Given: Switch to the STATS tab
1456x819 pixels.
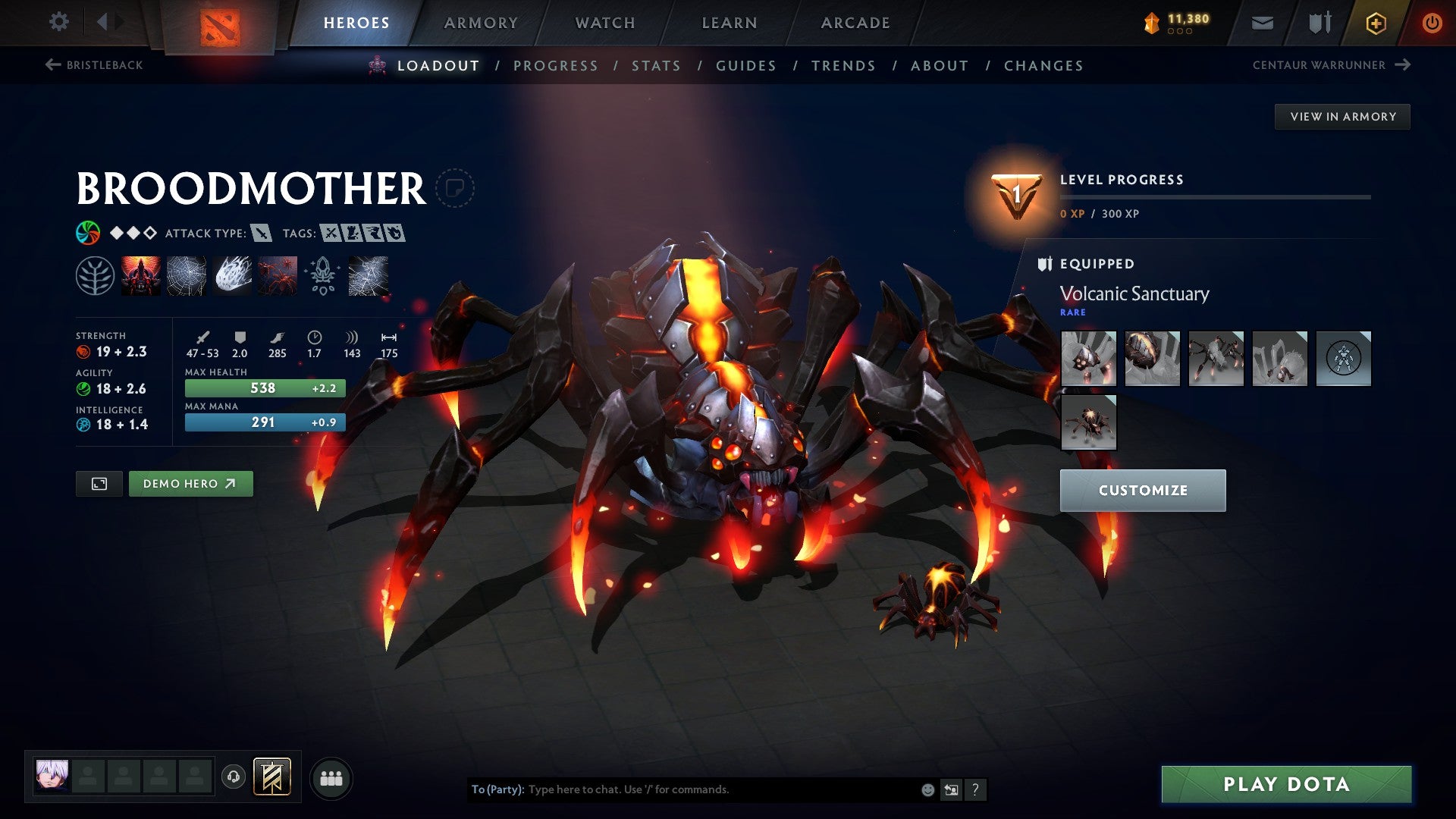Looking at the screenshot, I should pyautogui.click(x=655, y=66).
